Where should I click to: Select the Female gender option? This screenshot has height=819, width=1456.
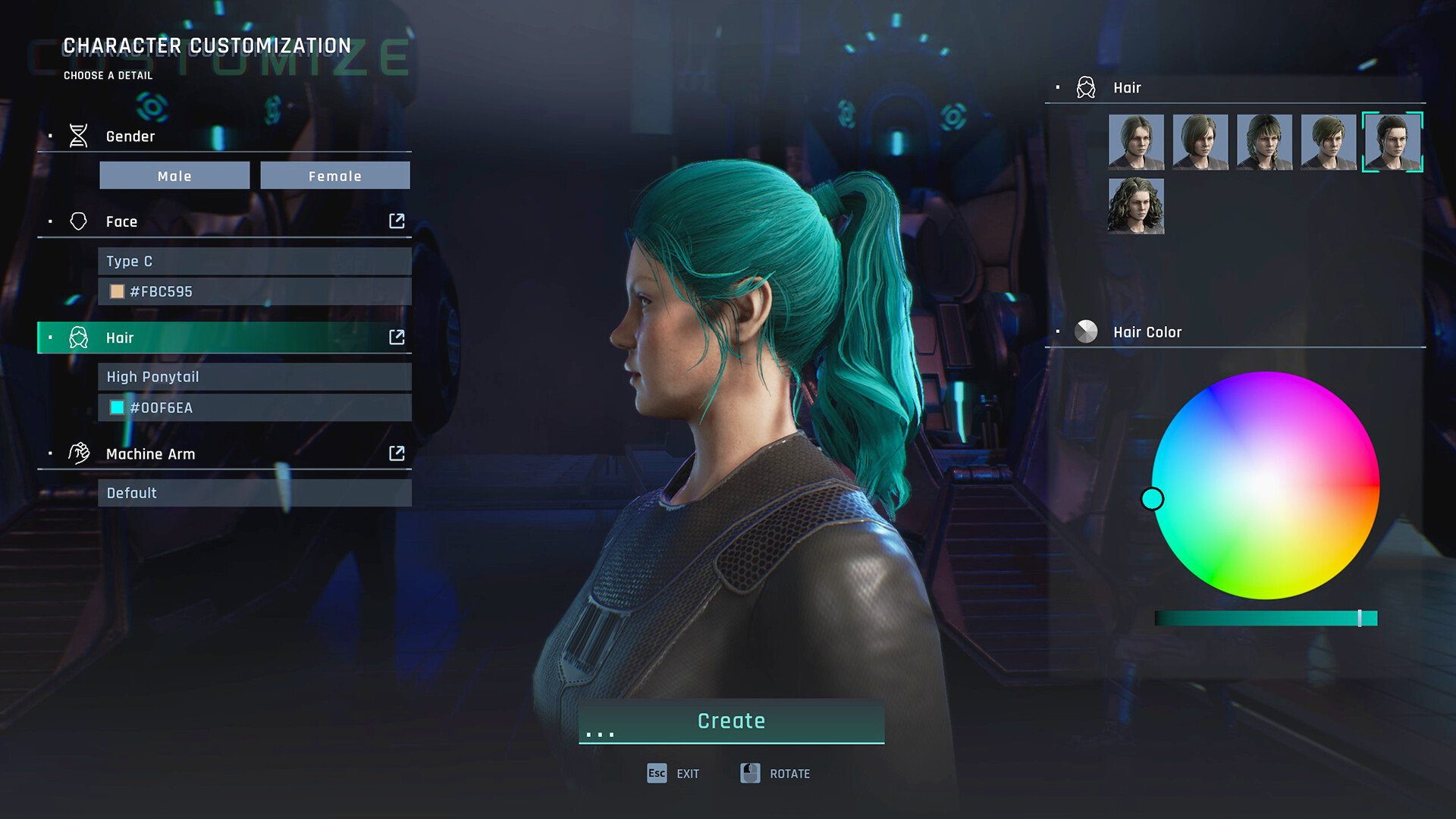tap(334, 175)
